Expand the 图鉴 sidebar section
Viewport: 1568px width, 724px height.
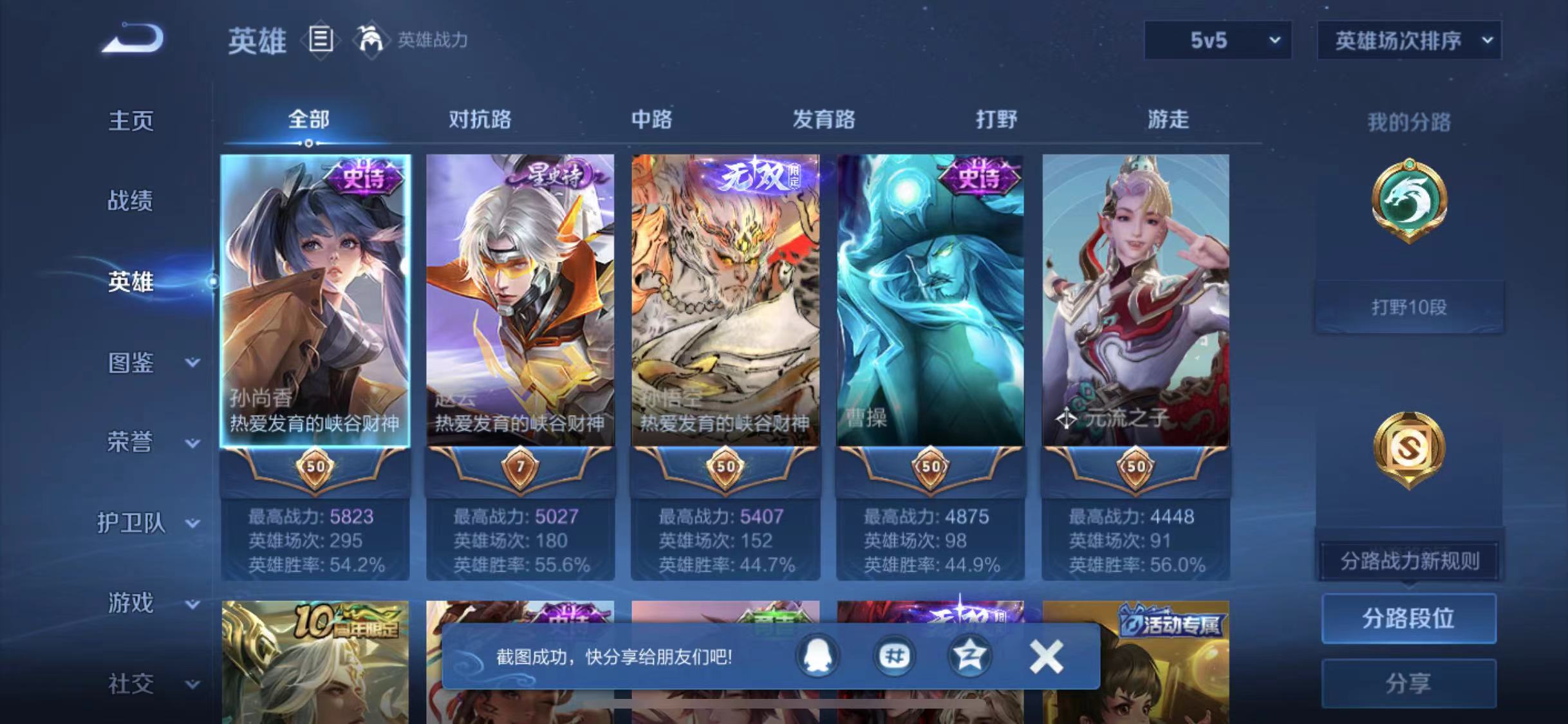pos(131,364)
